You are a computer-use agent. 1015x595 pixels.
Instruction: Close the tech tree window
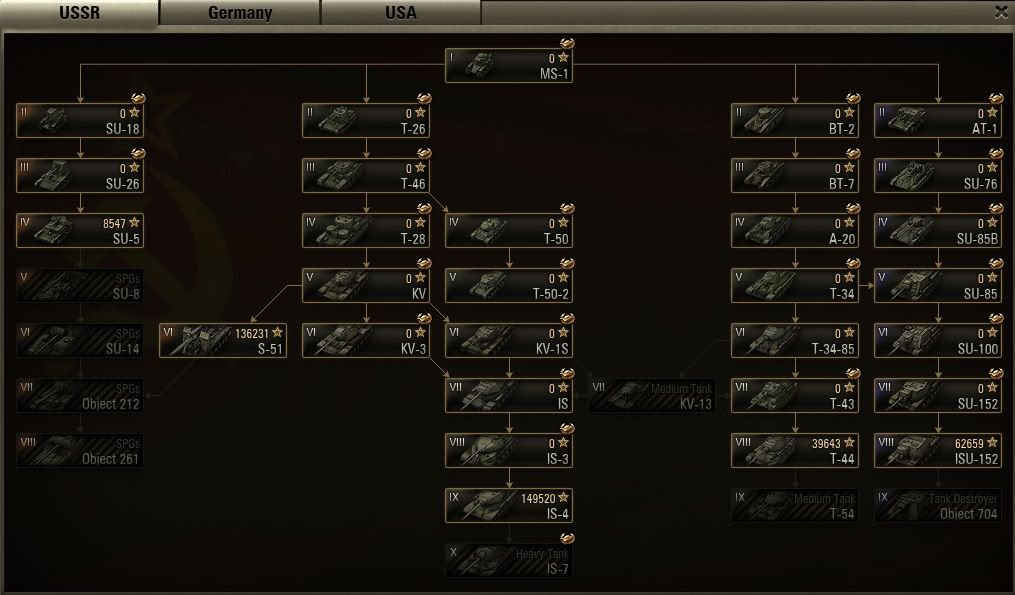(x=1001, y=12)
